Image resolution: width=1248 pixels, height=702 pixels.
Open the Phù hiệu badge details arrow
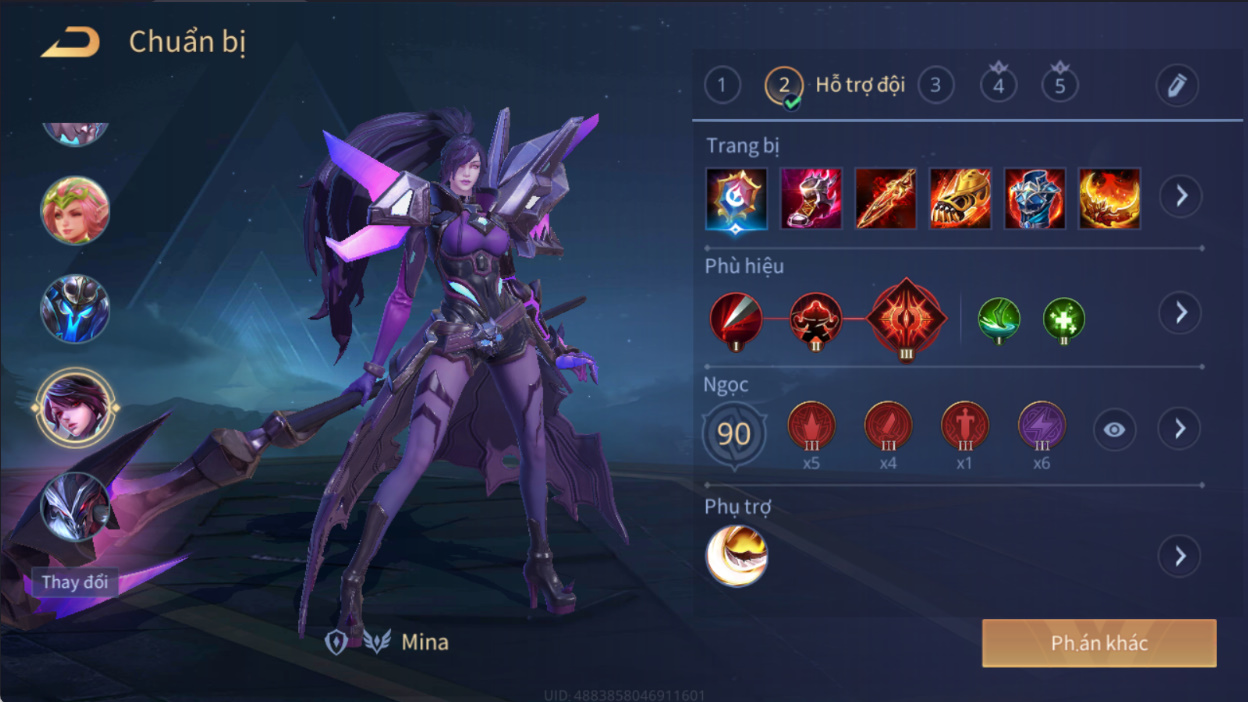pos(1180,313)
